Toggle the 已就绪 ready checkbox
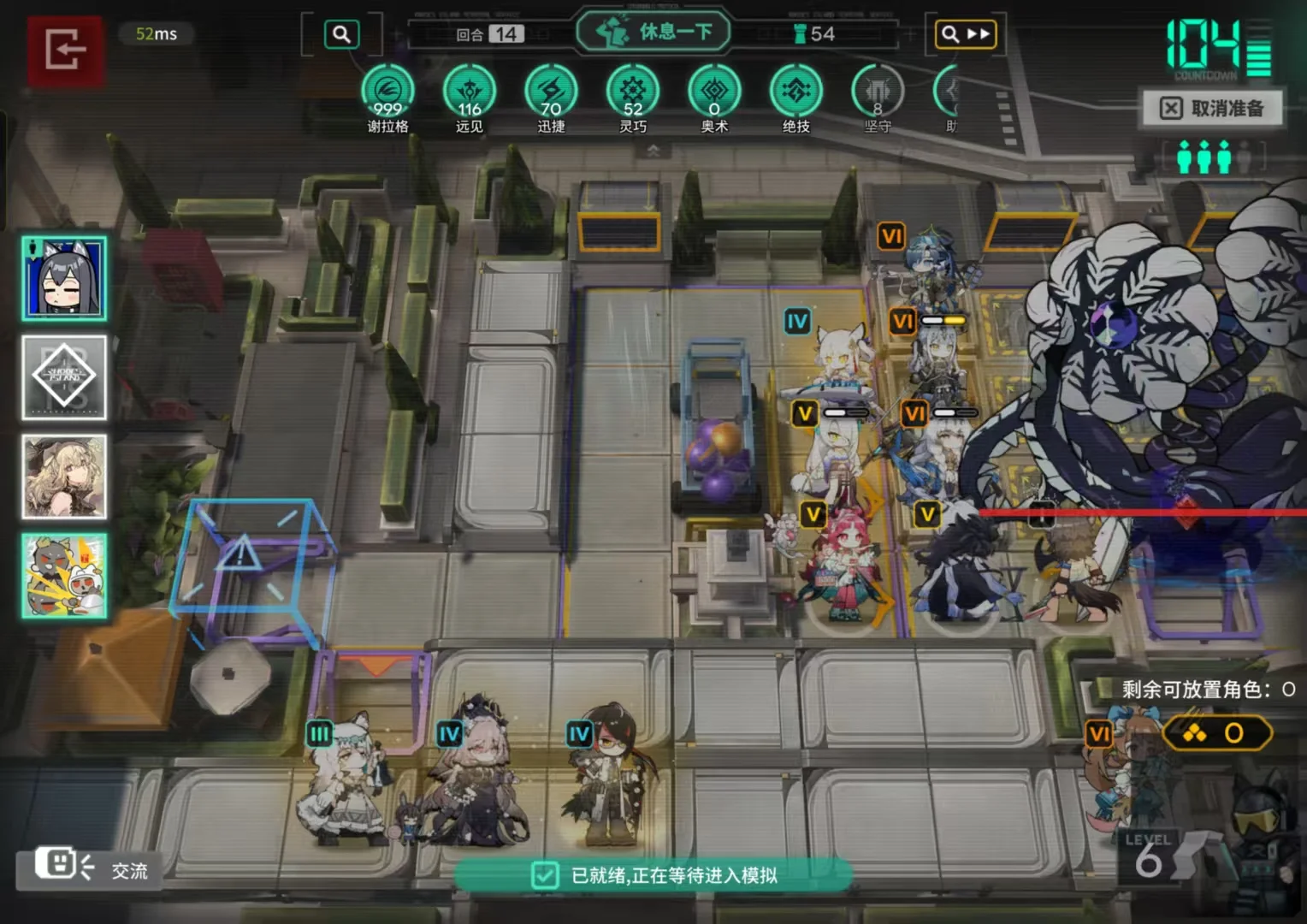 tap(545, 875)
